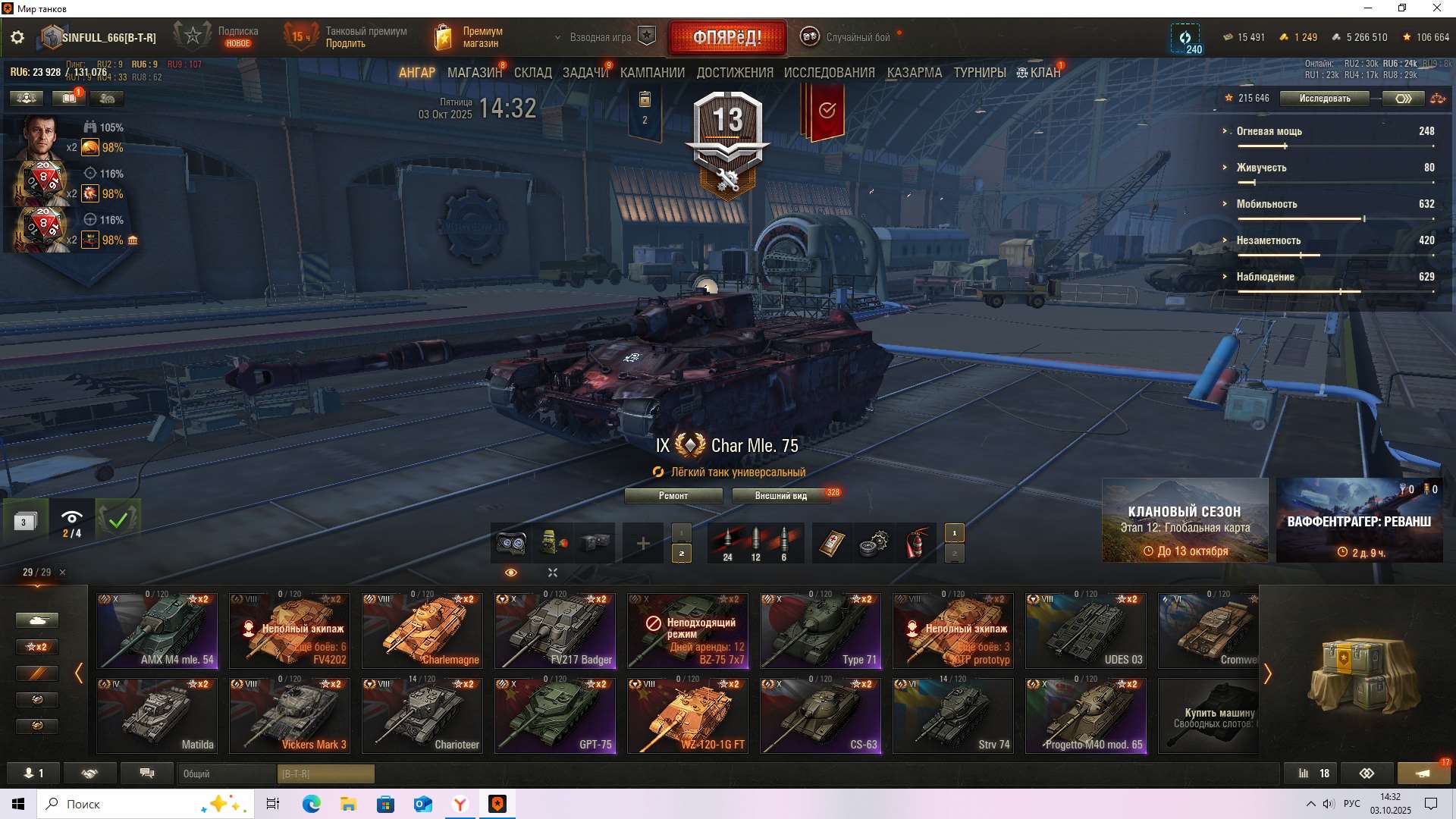Open Внешний вид customization for Char Mle. 75
The image size is (1456, 819).
coord(780,495)
